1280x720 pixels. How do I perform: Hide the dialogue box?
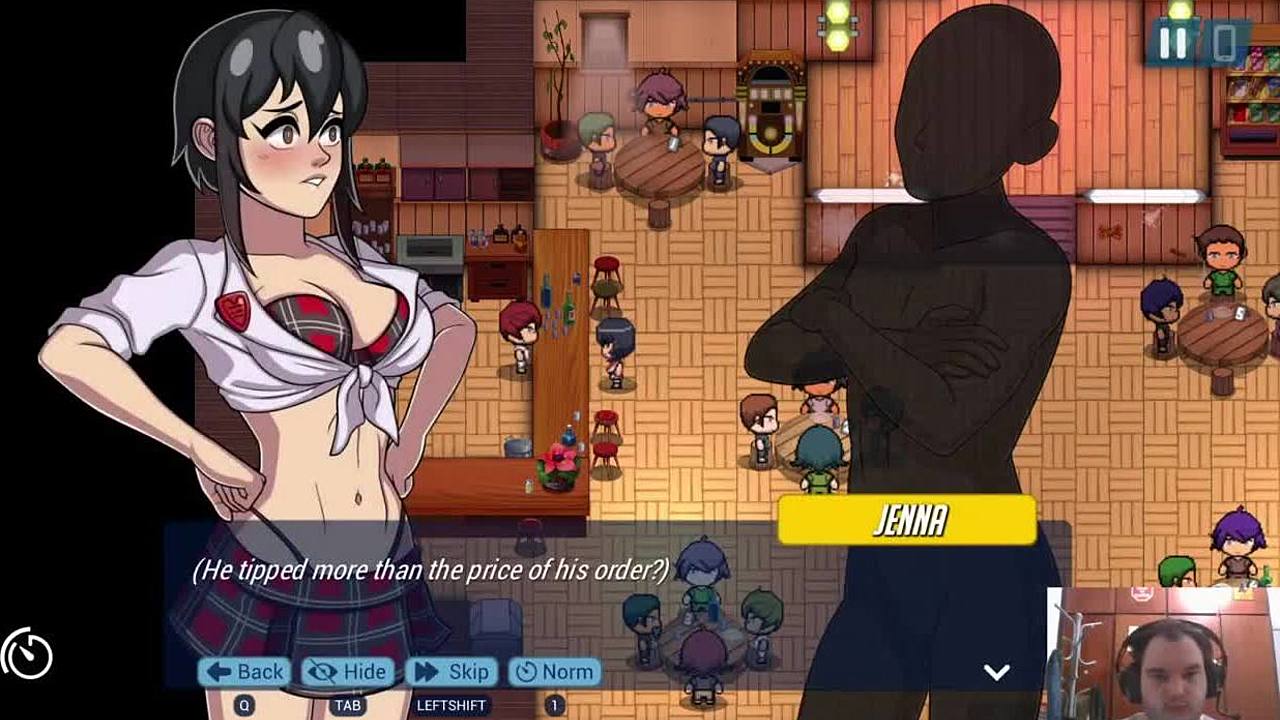348,672
